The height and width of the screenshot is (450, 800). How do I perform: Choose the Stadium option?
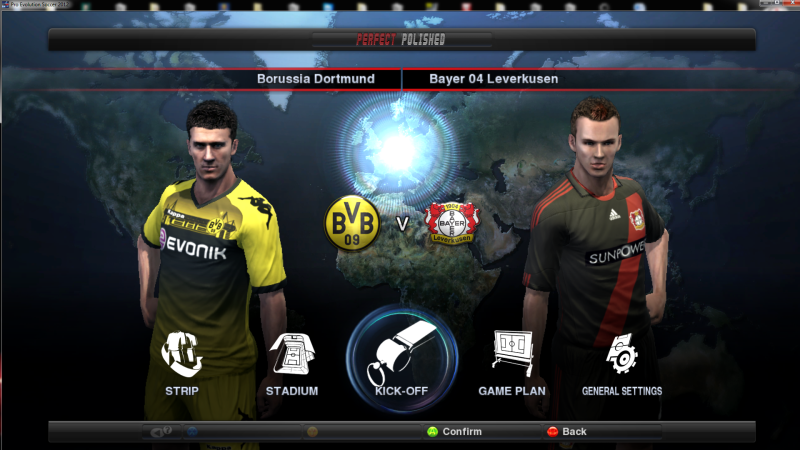point(292,358)
